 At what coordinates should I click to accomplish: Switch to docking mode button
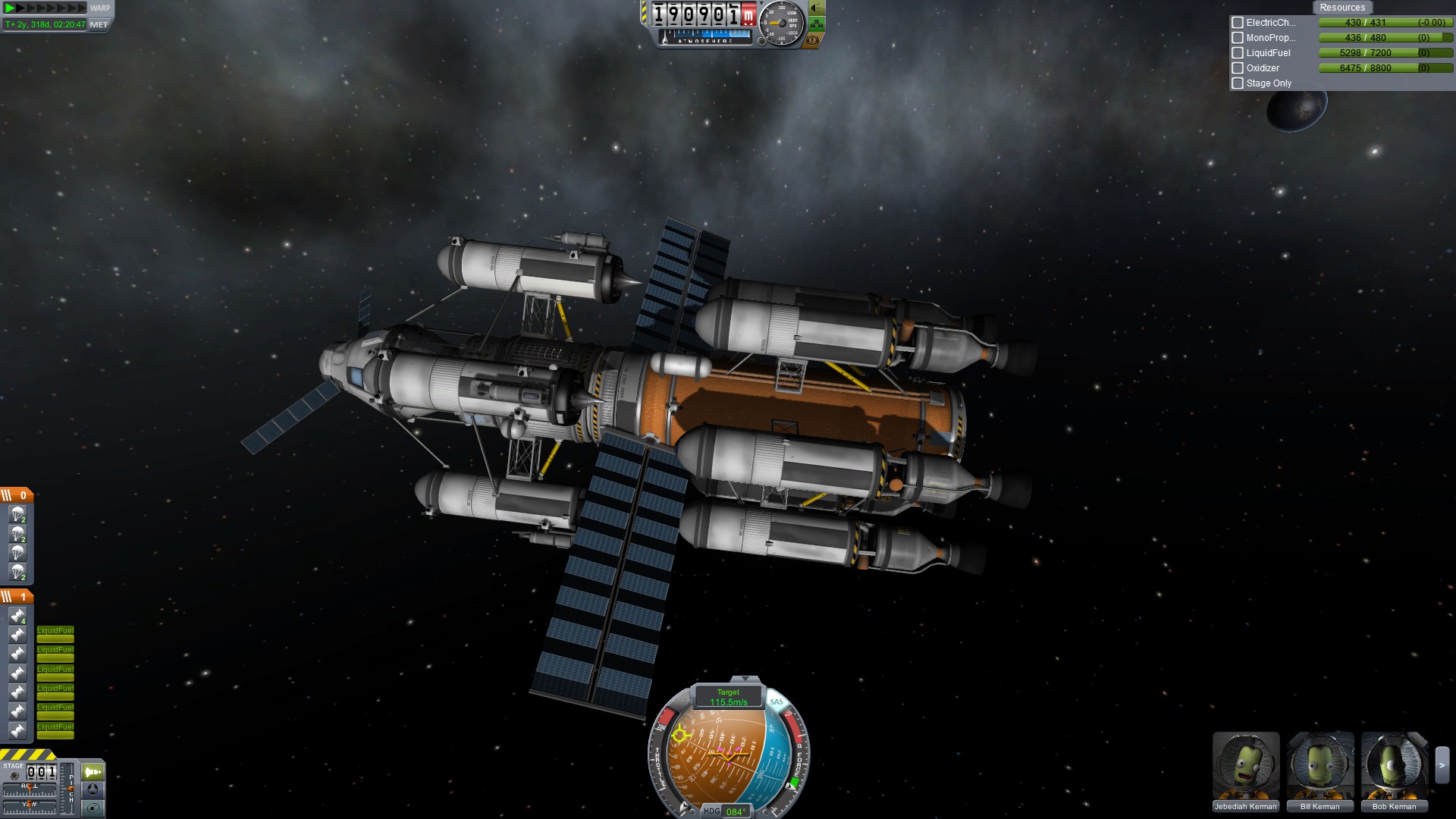[x=93, y=790]
